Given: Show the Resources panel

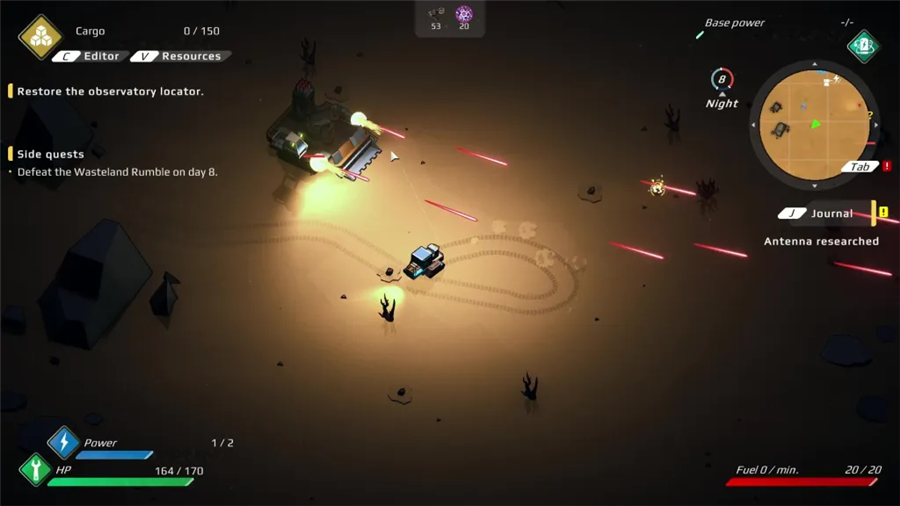Looking at the screenshot, I should pos(180,57).
